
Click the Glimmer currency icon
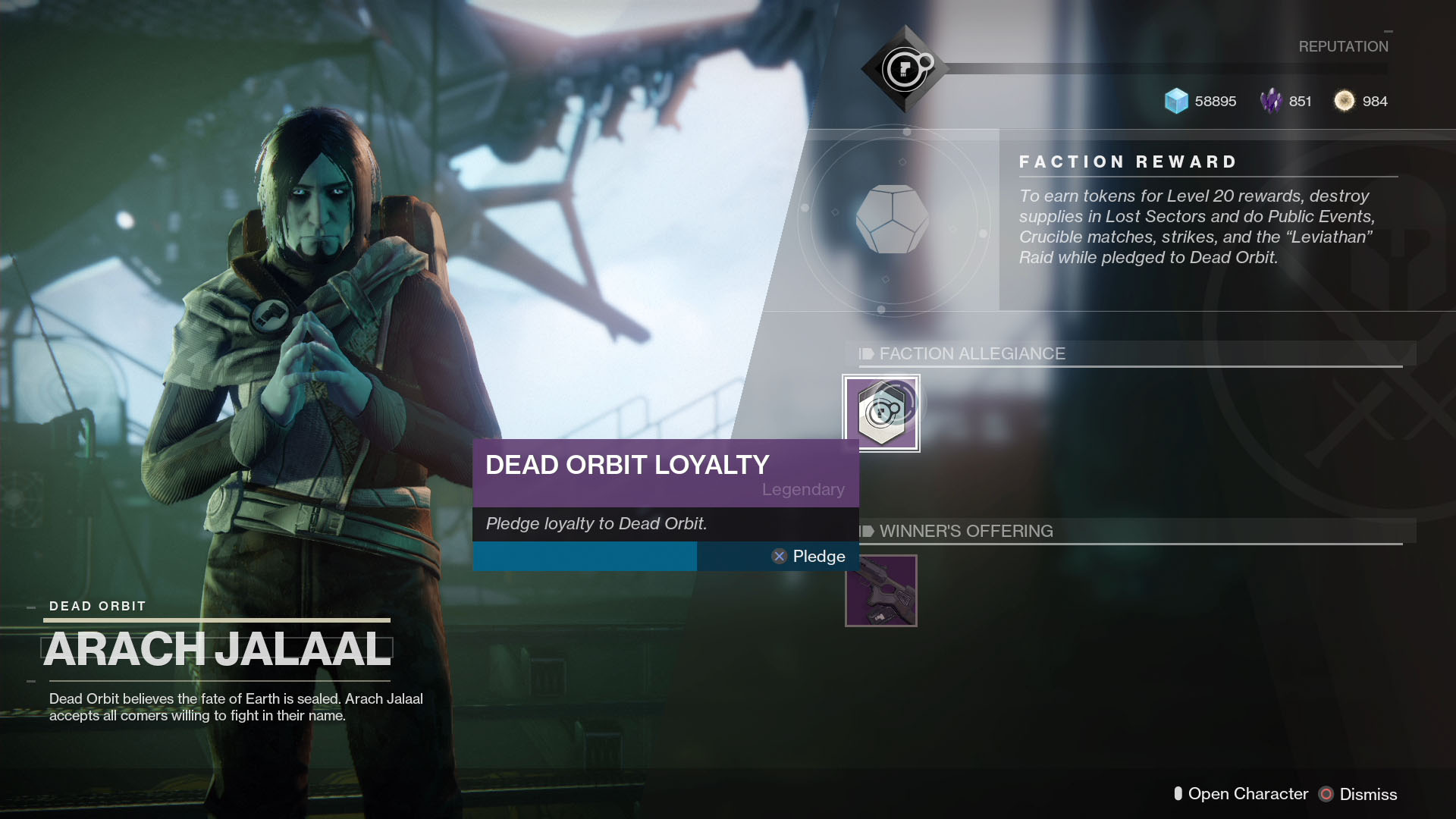point(1176,101)
